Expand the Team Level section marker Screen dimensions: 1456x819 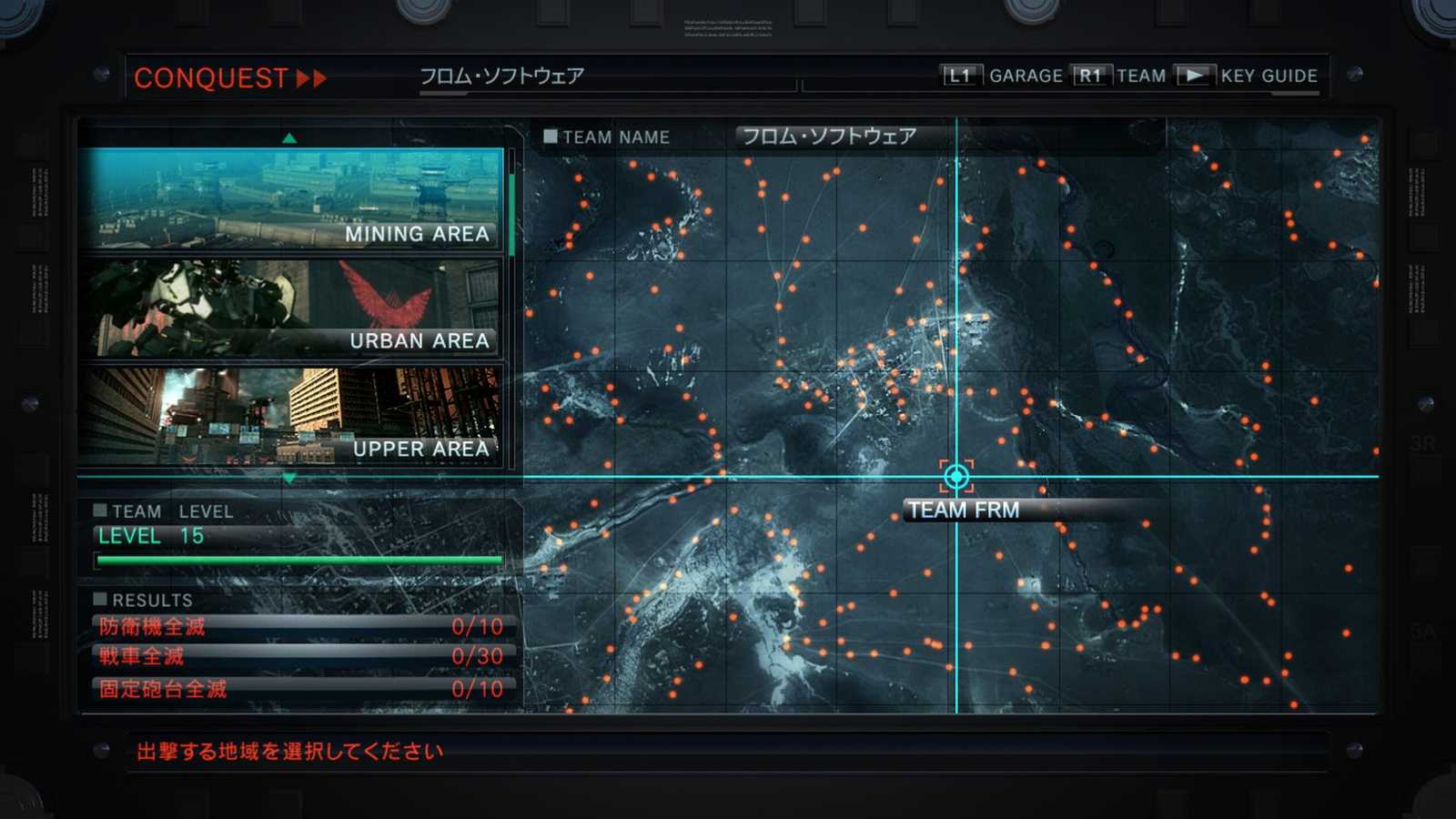(99, 510)
